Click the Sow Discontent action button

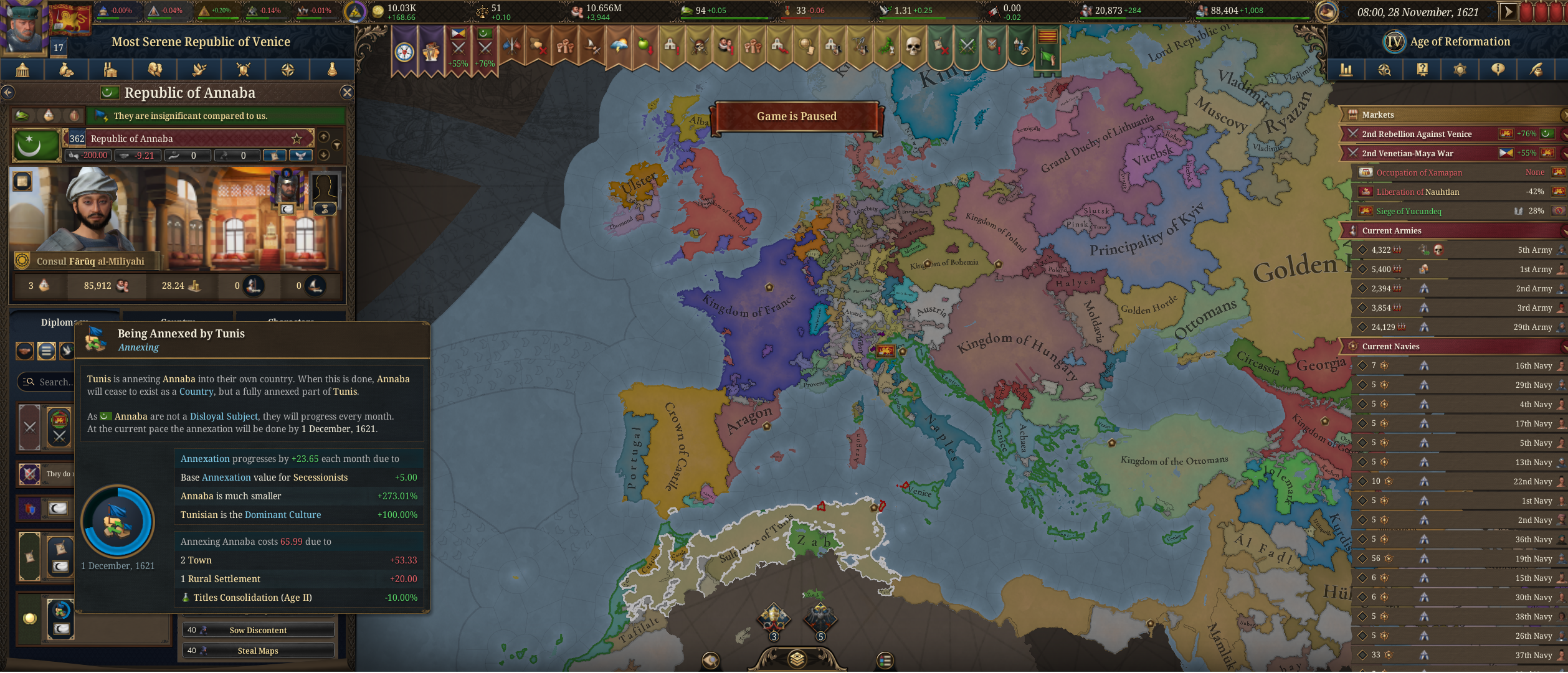click(258, 630)
